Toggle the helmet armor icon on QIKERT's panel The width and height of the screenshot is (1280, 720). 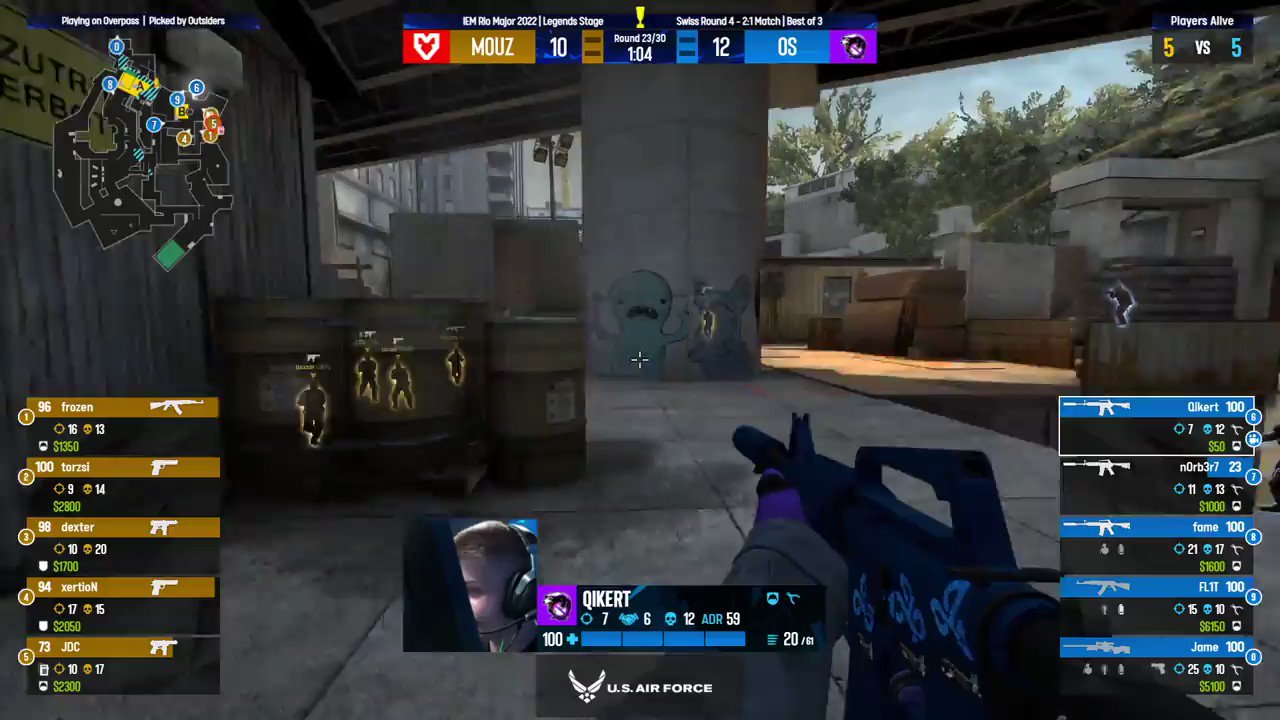tap(772, 599)
